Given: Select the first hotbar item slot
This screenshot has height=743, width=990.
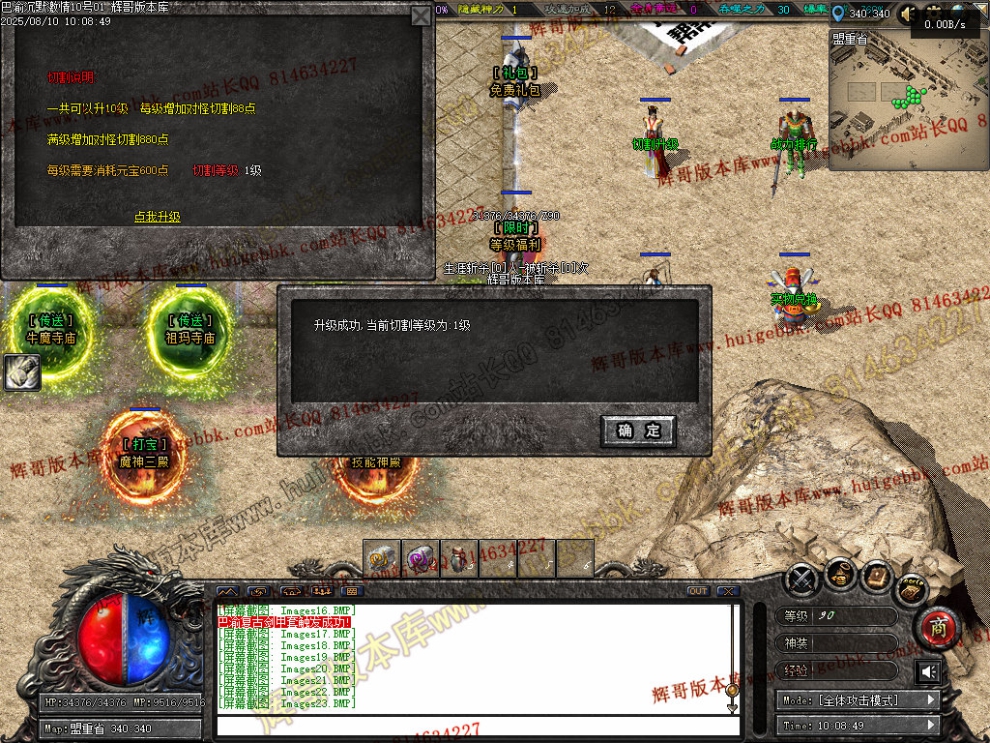Looking at the screenshot, I should [380, 558].
